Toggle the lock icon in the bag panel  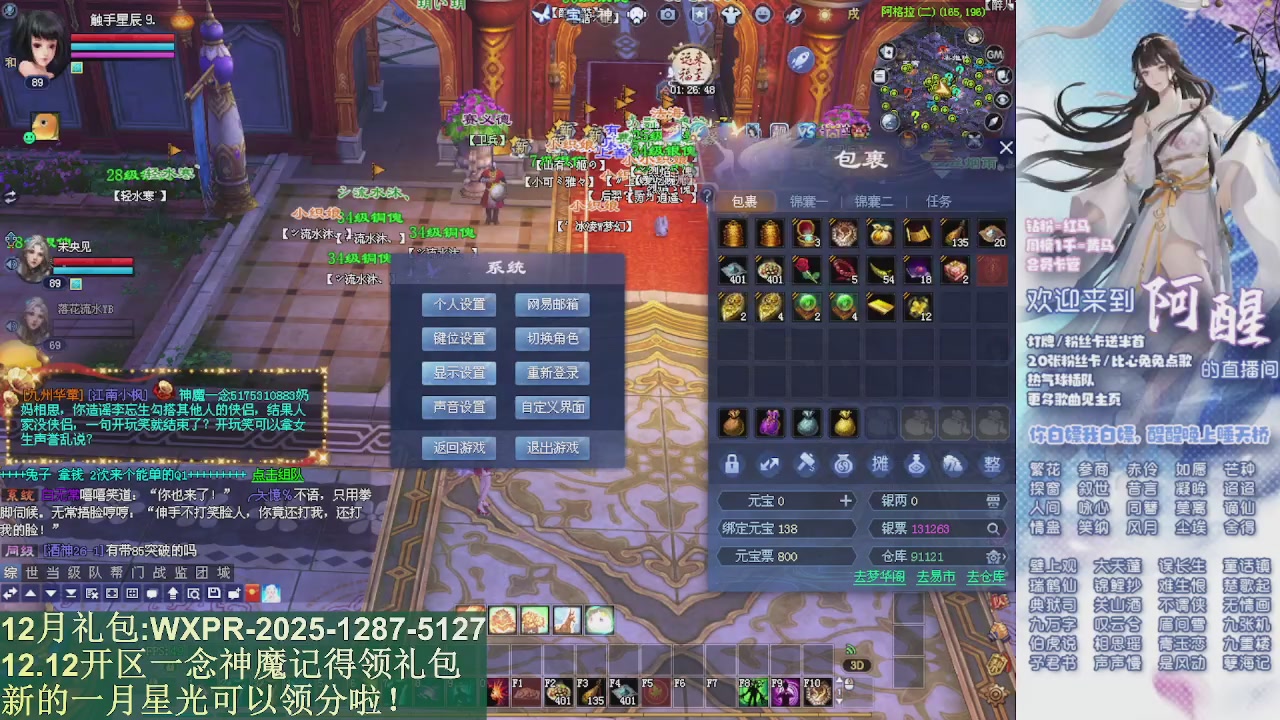click(732, 465)
